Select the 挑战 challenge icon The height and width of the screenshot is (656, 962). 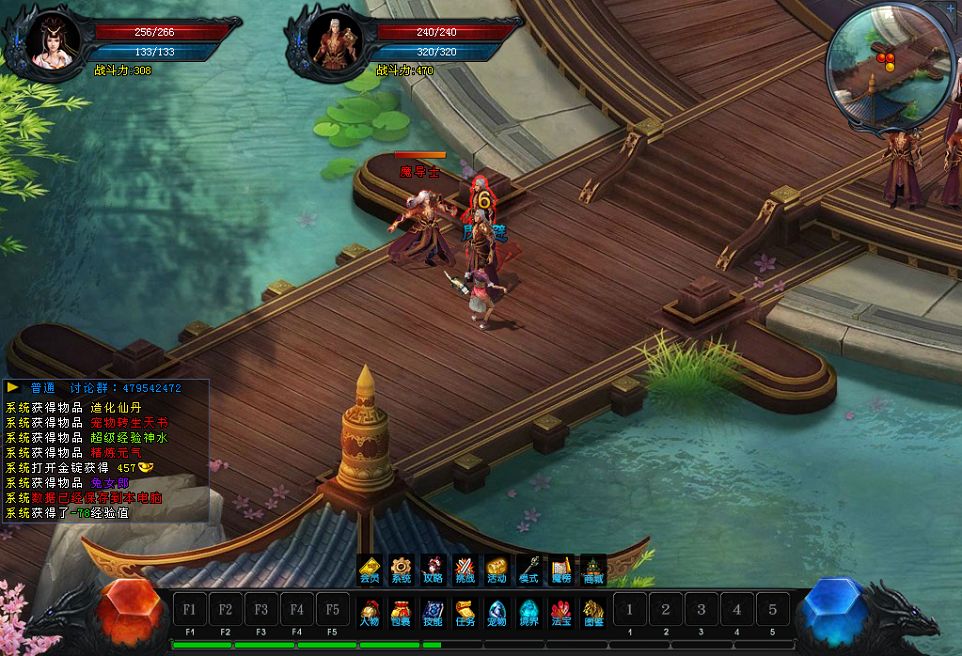464,570
